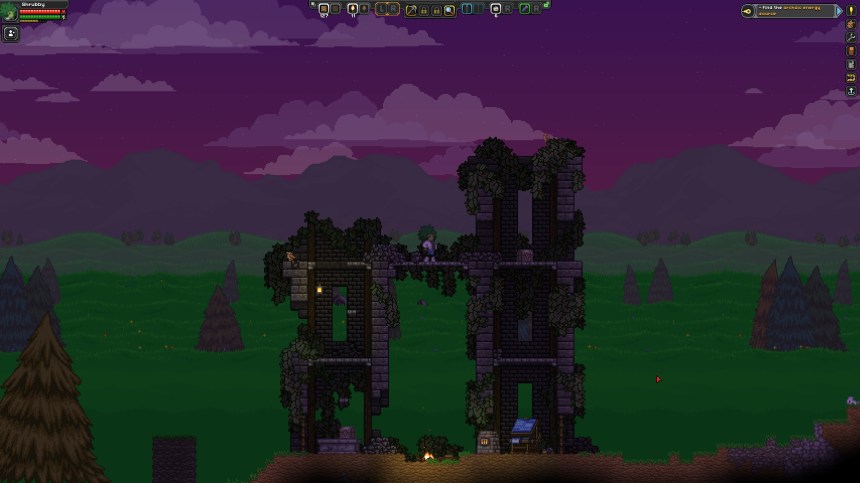Select the torch hotbar slot
The width and height of the screenshot is (860, 483).
(x=353, y=9)
